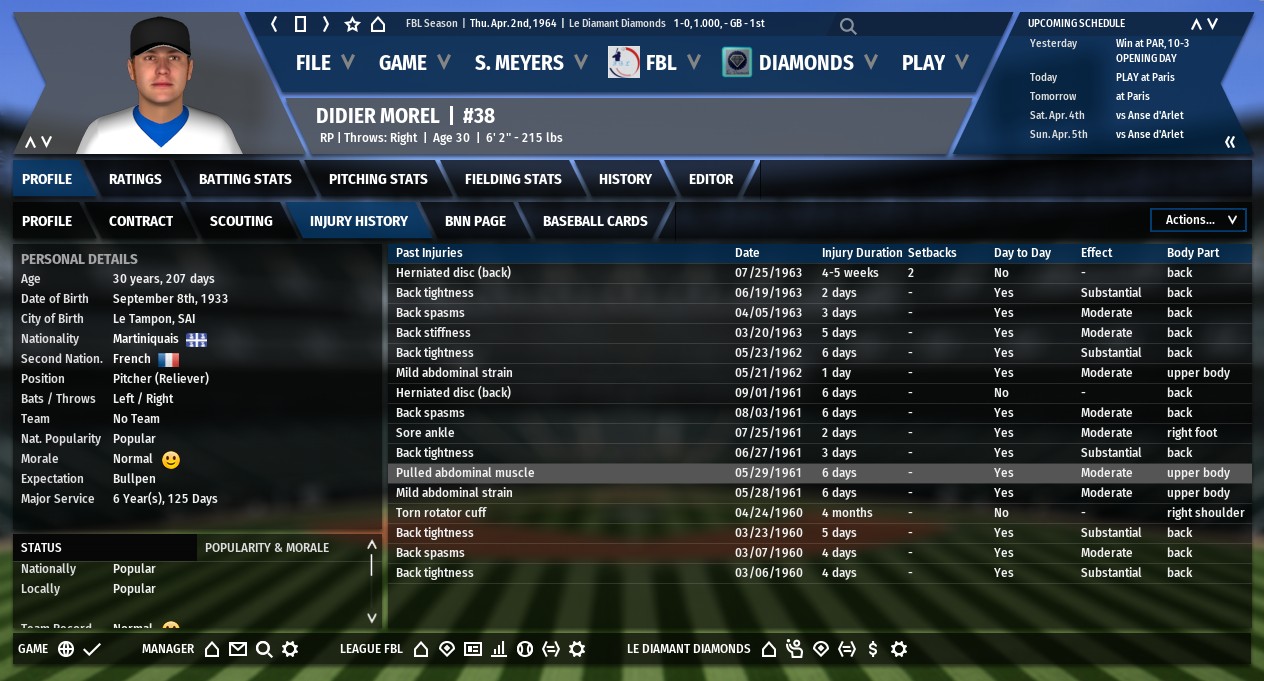Open the FILE menu
Viewport: 1264px width, 681px height.
[x=324, y=63]
